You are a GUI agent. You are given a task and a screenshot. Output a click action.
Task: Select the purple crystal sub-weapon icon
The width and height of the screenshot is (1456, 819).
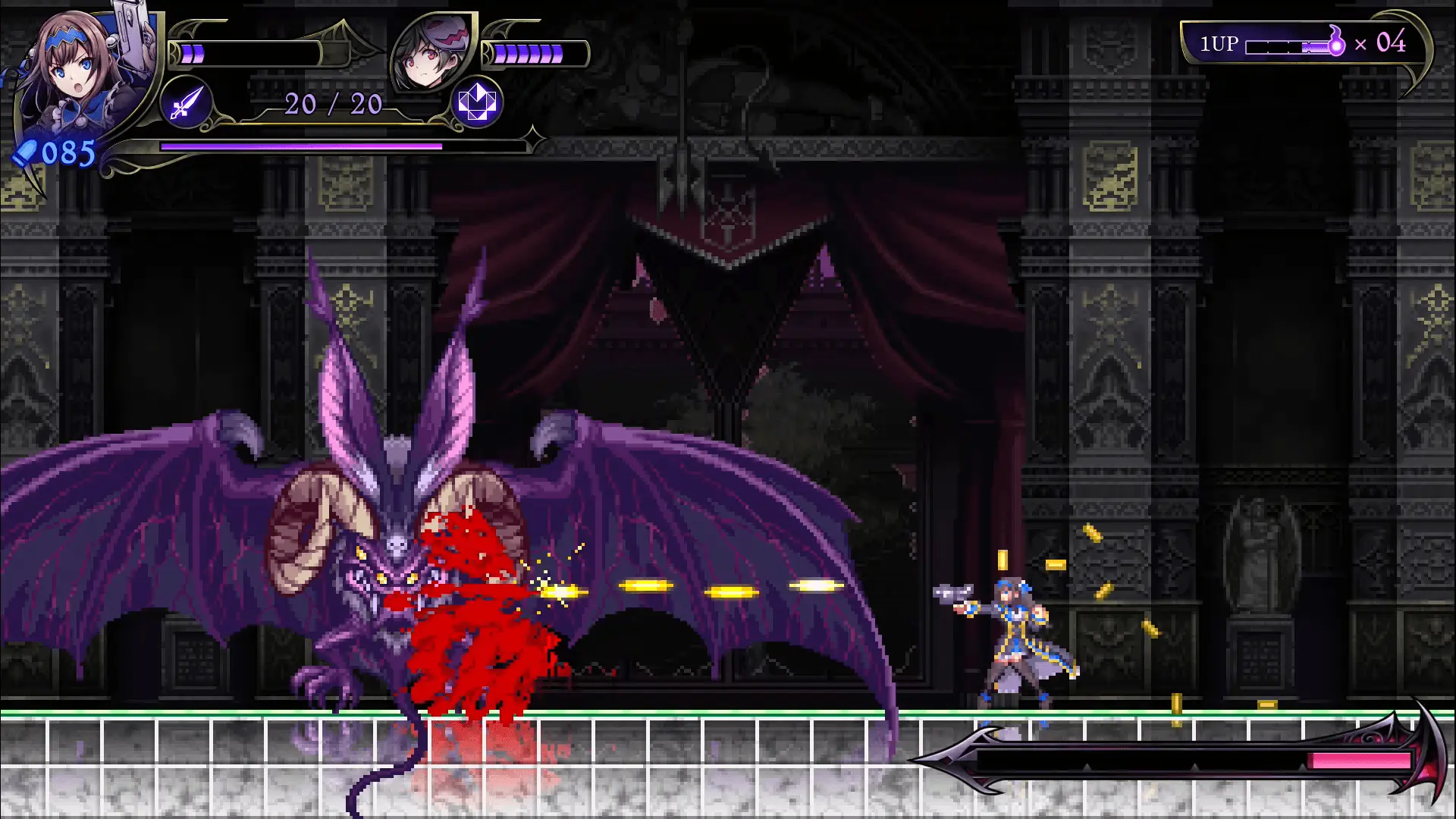[x=477, y=102]
